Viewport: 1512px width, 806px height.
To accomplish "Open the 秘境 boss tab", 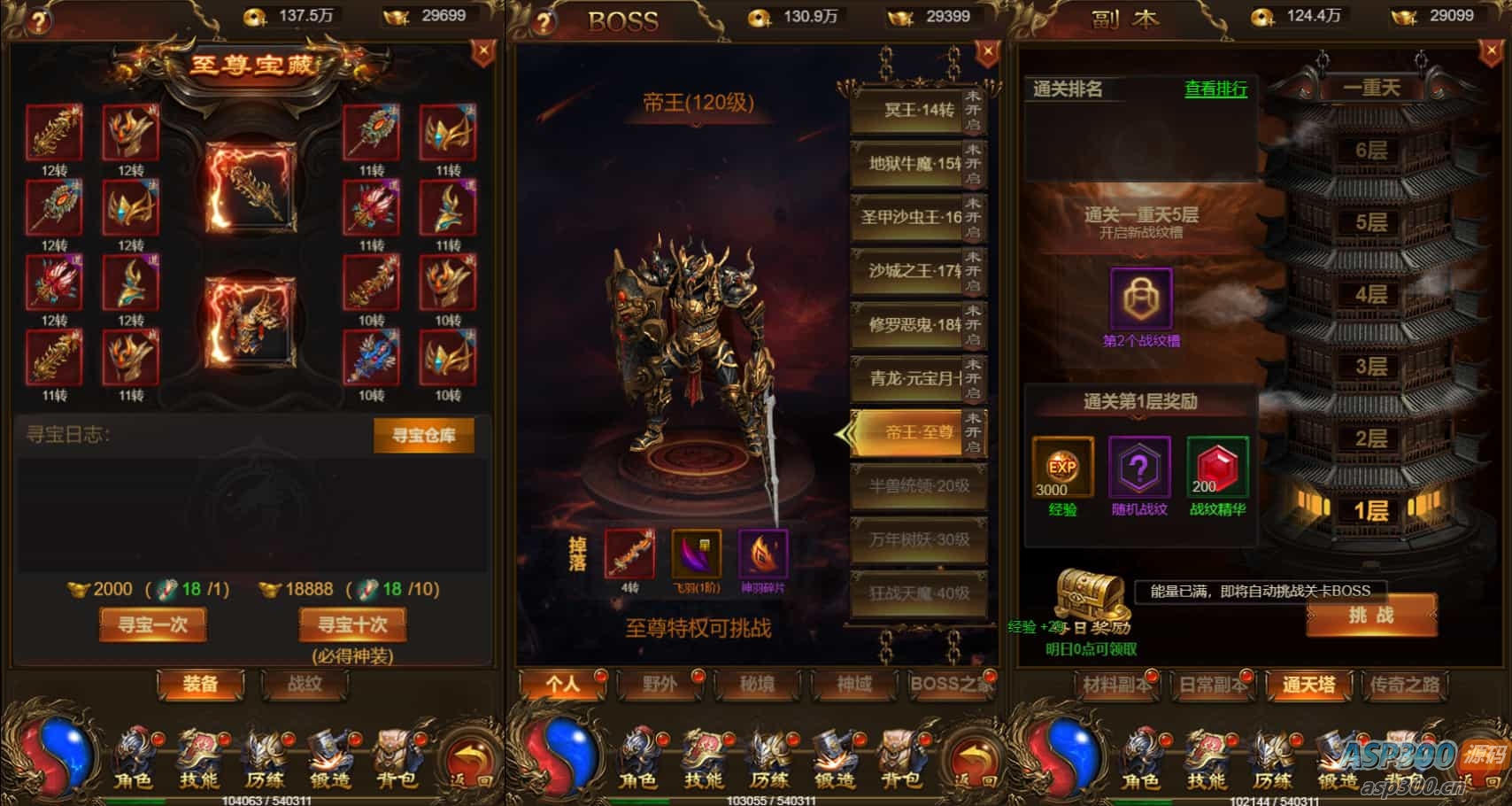I will tap(757, 685).
